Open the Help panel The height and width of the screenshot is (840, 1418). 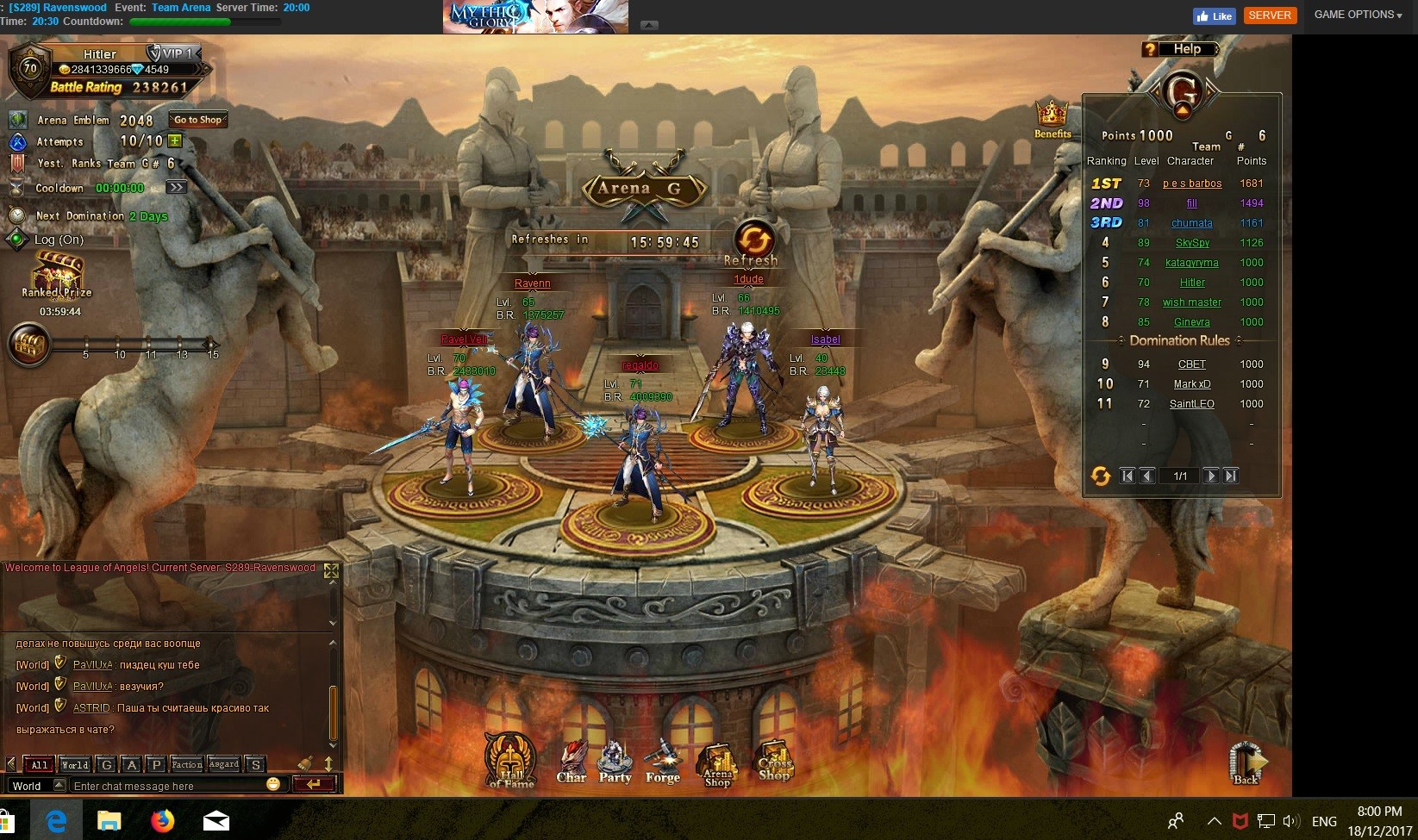coord(1180,49)
